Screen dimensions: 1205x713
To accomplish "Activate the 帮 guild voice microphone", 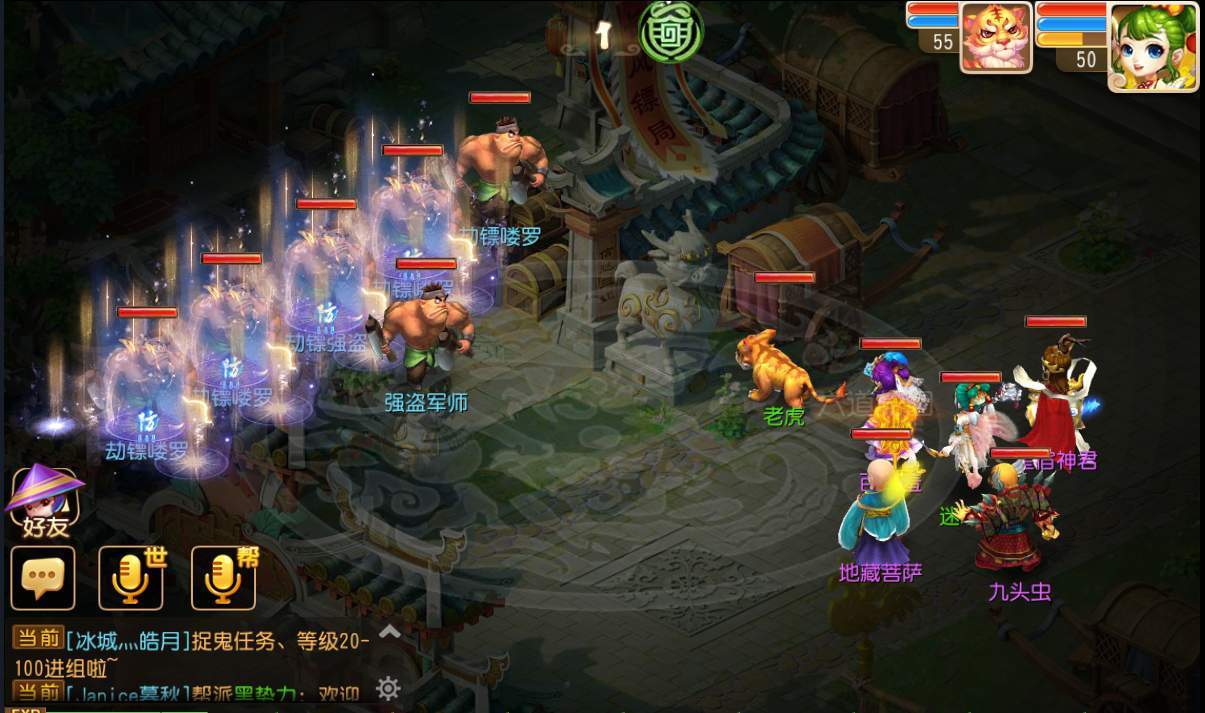I will [x=223, y=578].
